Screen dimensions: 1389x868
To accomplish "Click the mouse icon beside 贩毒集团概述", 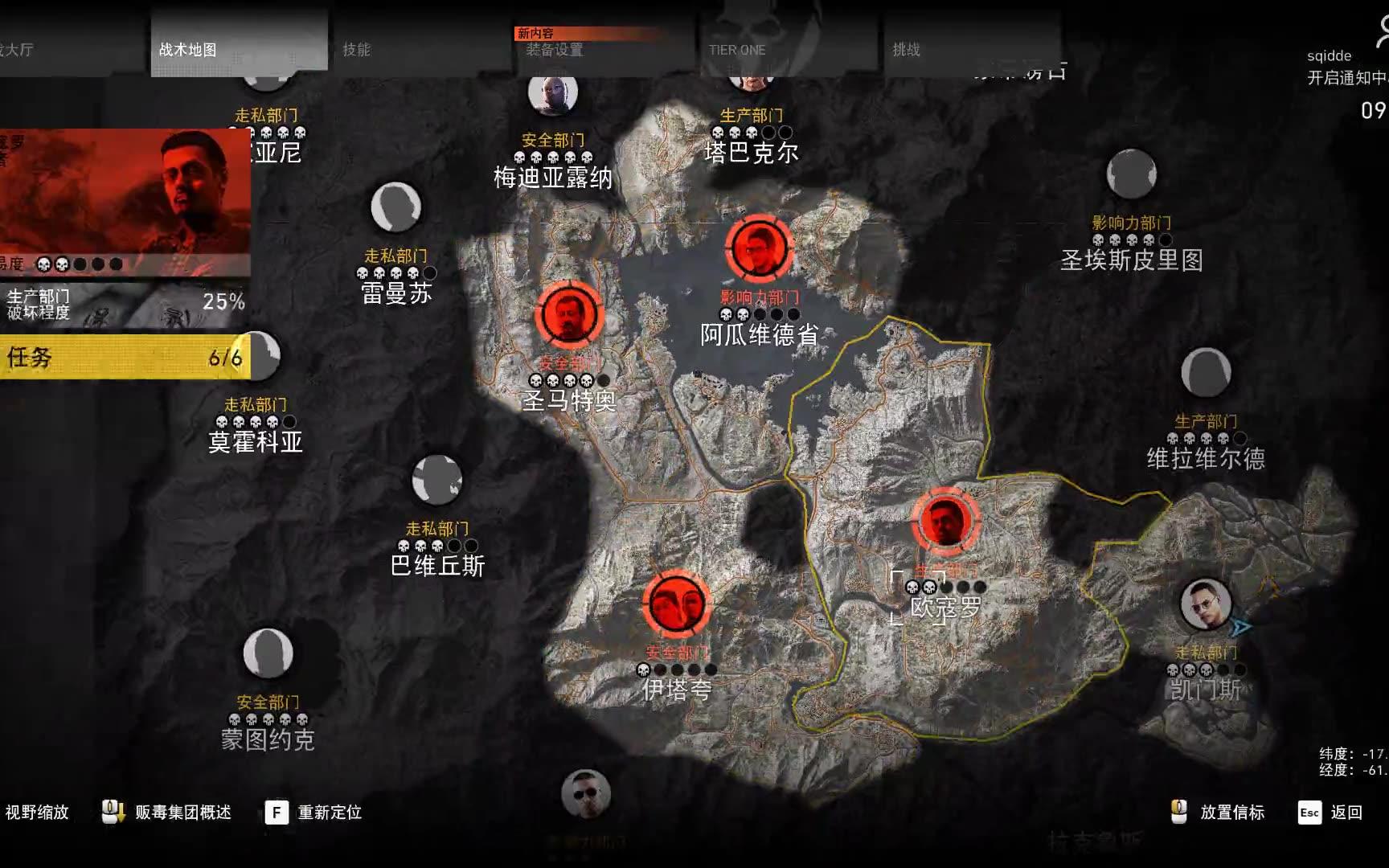I will [x=111, y=812].
